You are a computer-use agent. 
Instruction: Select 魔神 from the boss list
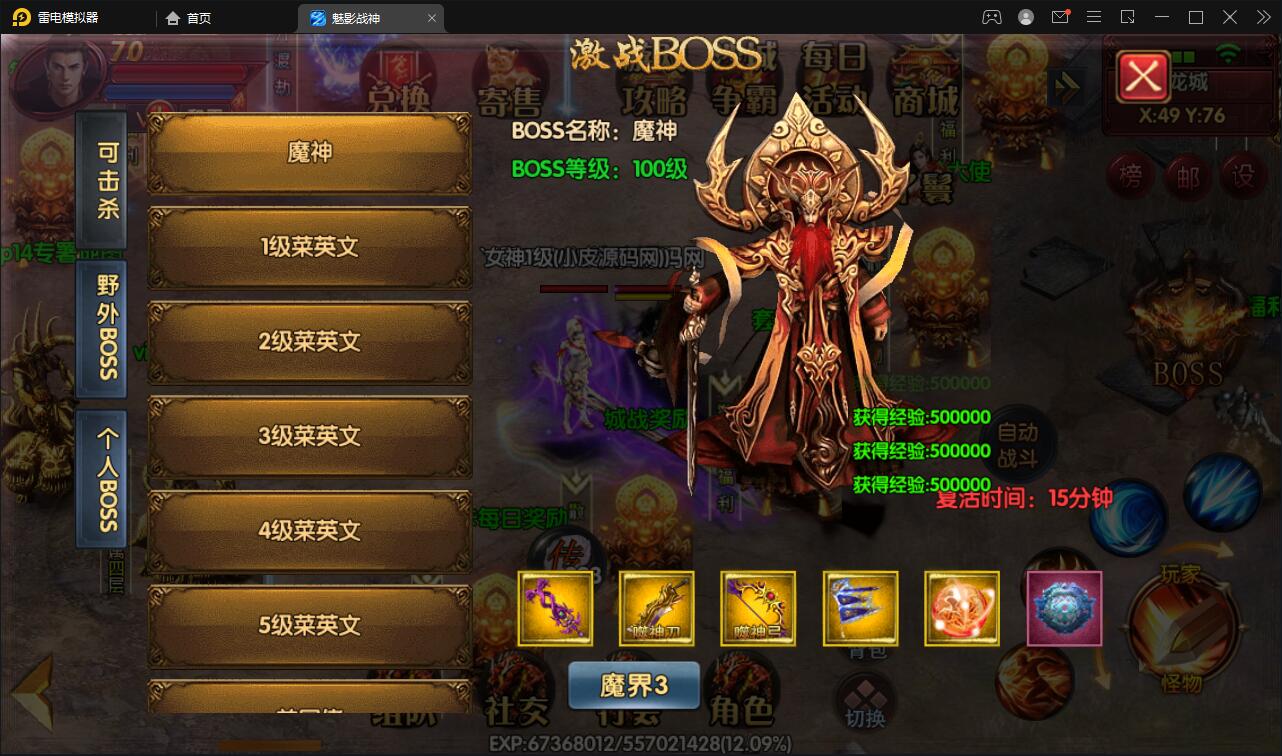308,150
